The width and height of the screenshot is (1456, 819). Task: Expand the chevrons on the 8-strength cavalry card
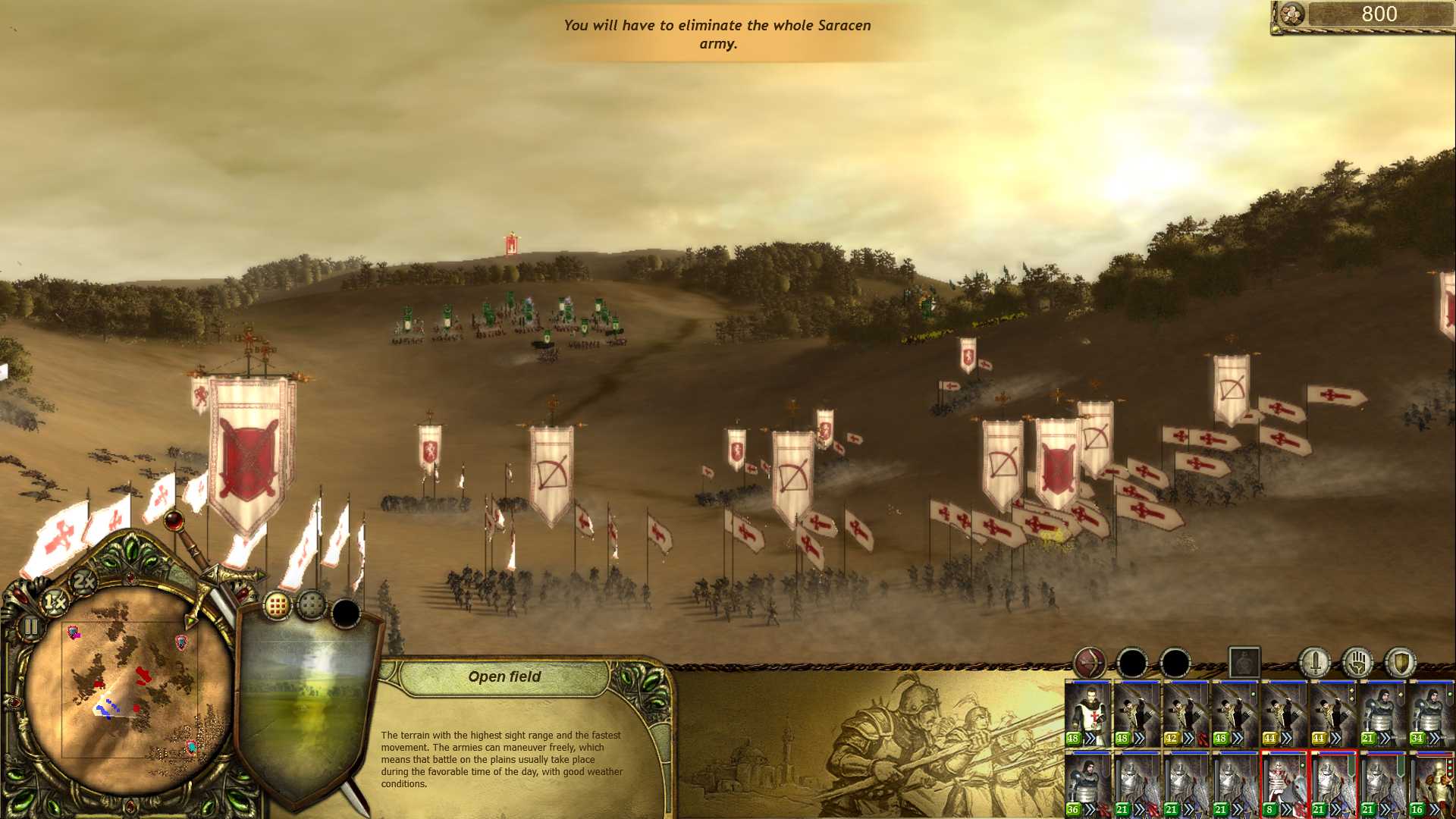point(1286,808)
